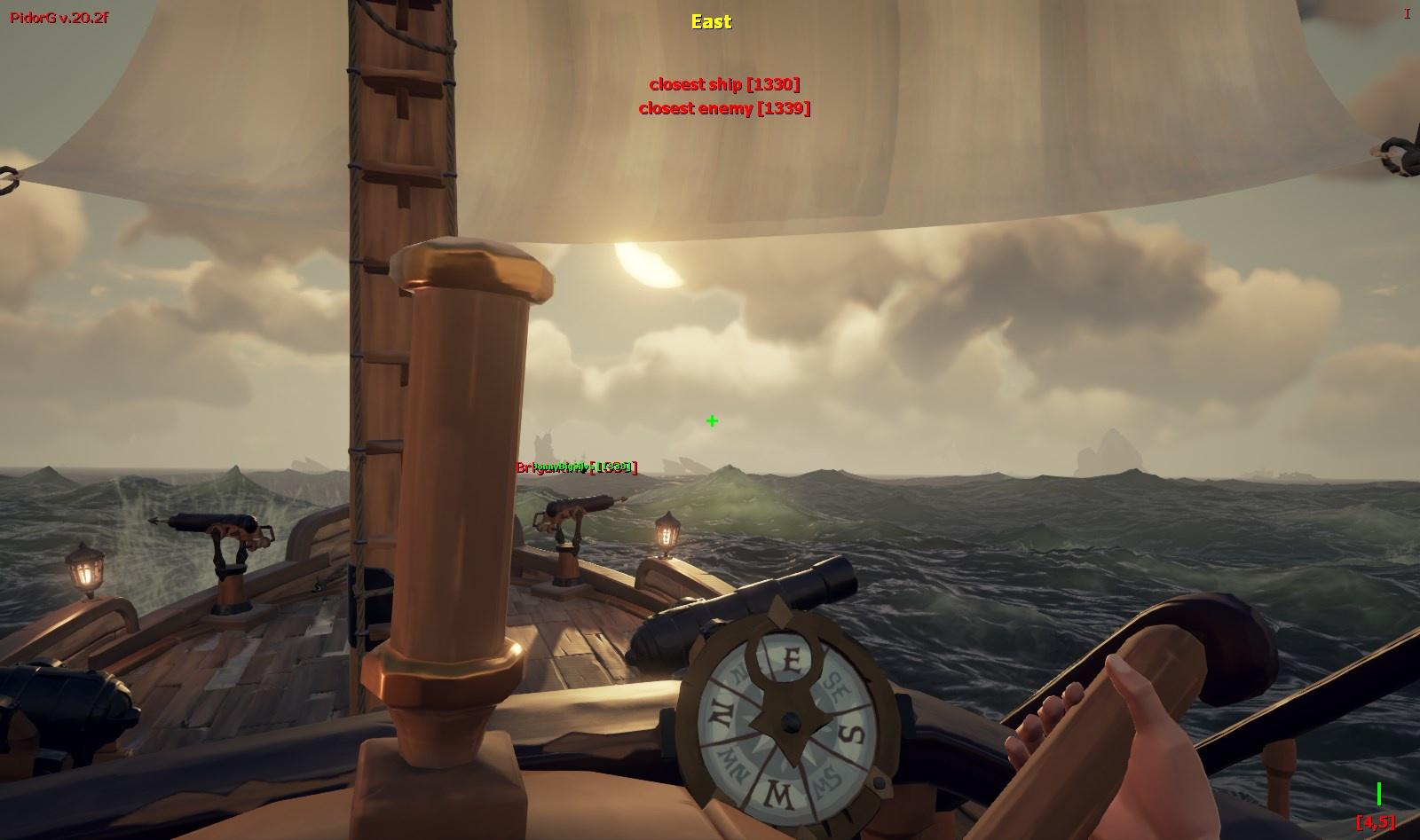
Task: Click the closest enemy [1339] text
Action: click(726, 108)
